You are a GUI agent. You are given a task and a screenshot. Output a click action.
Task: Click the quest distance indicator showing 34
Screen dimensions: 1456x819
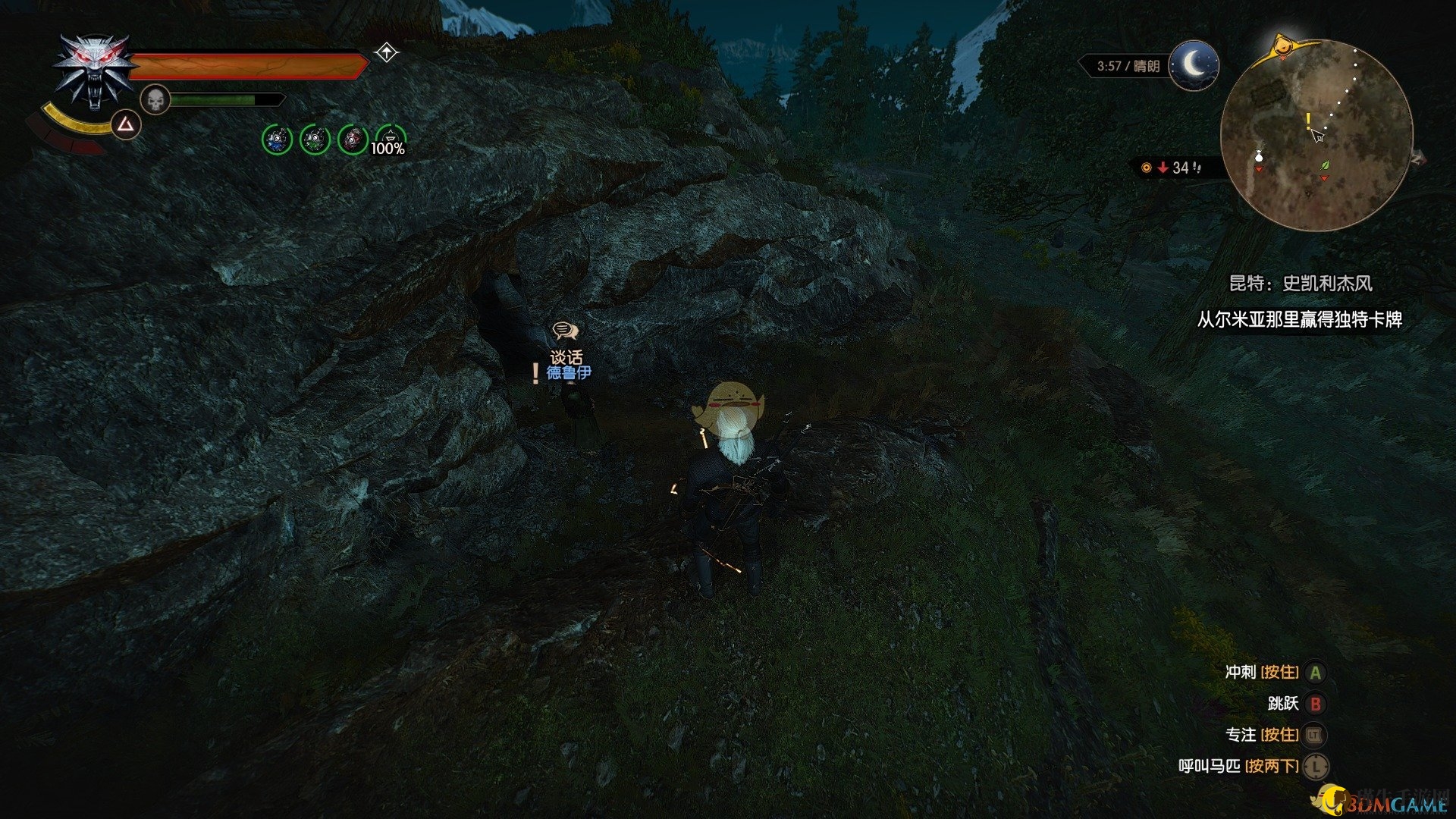[1175, 168]
